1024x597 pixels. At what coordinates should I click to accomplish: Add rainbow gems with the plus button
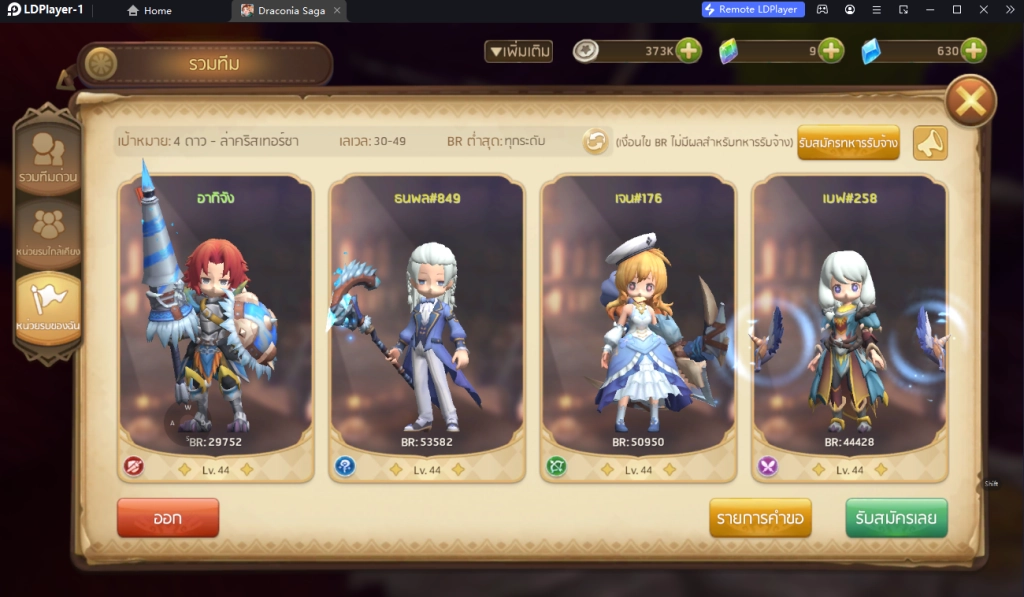click(831, 50)
